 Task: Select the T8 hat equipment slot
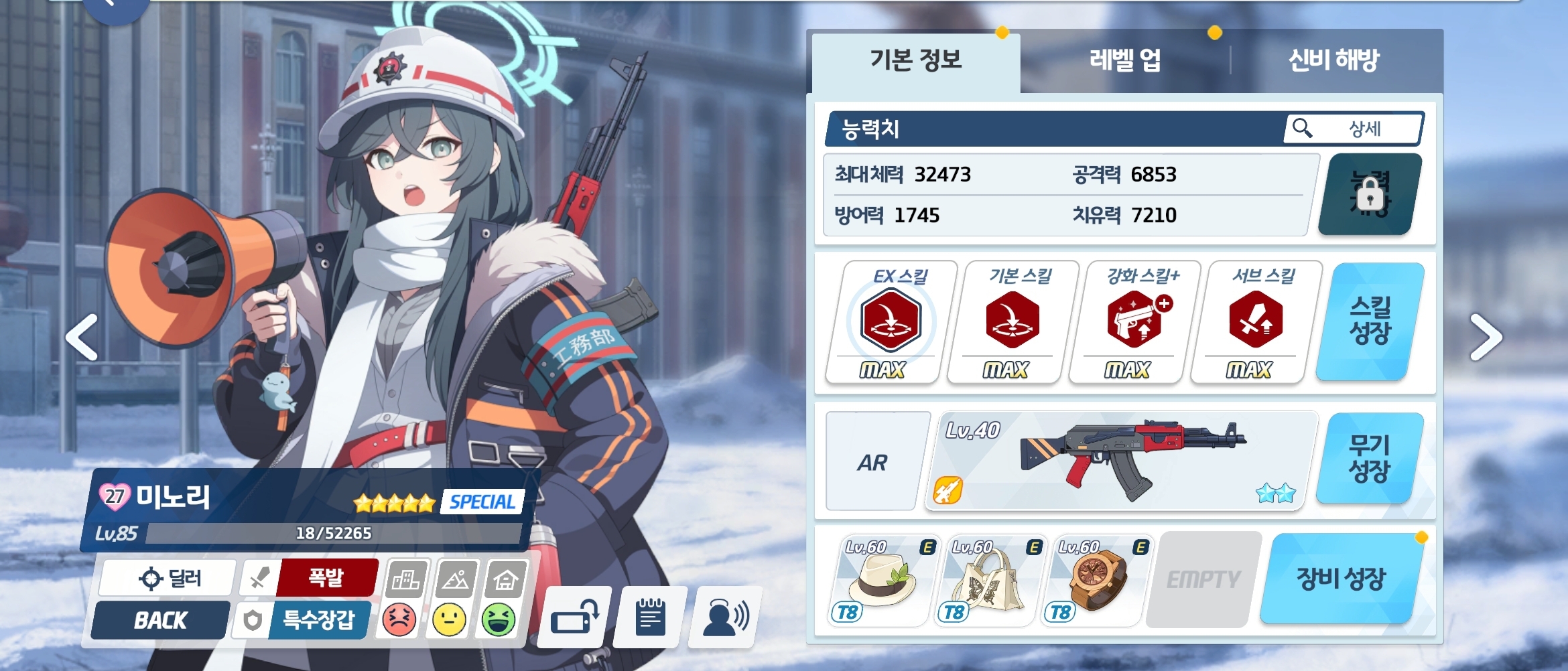882,580
